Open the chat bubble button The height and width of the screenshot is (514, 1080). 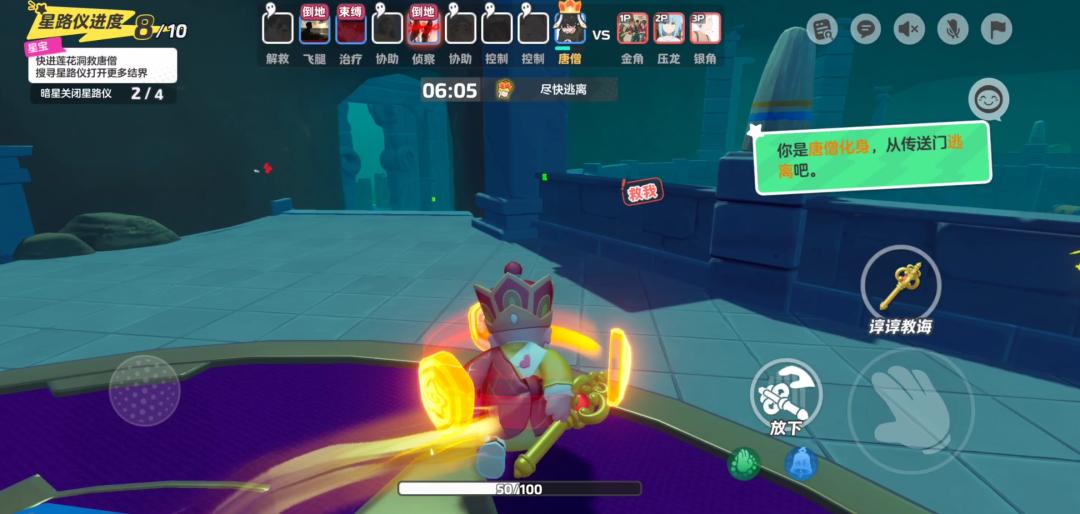pyautogui.click(x=866, y=29)
